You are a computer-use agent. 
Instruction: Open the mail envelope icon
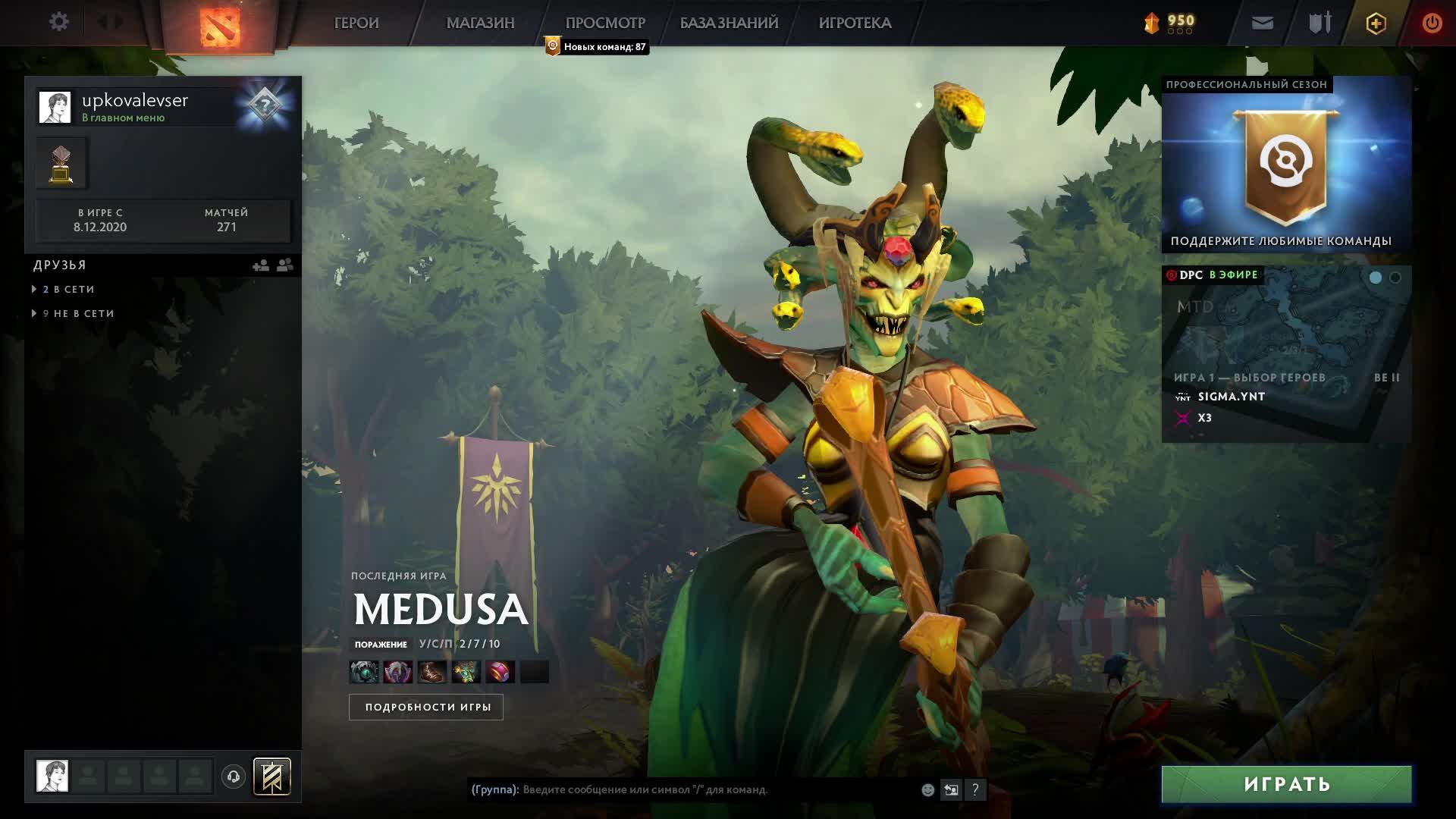[x=1262, y=23]
